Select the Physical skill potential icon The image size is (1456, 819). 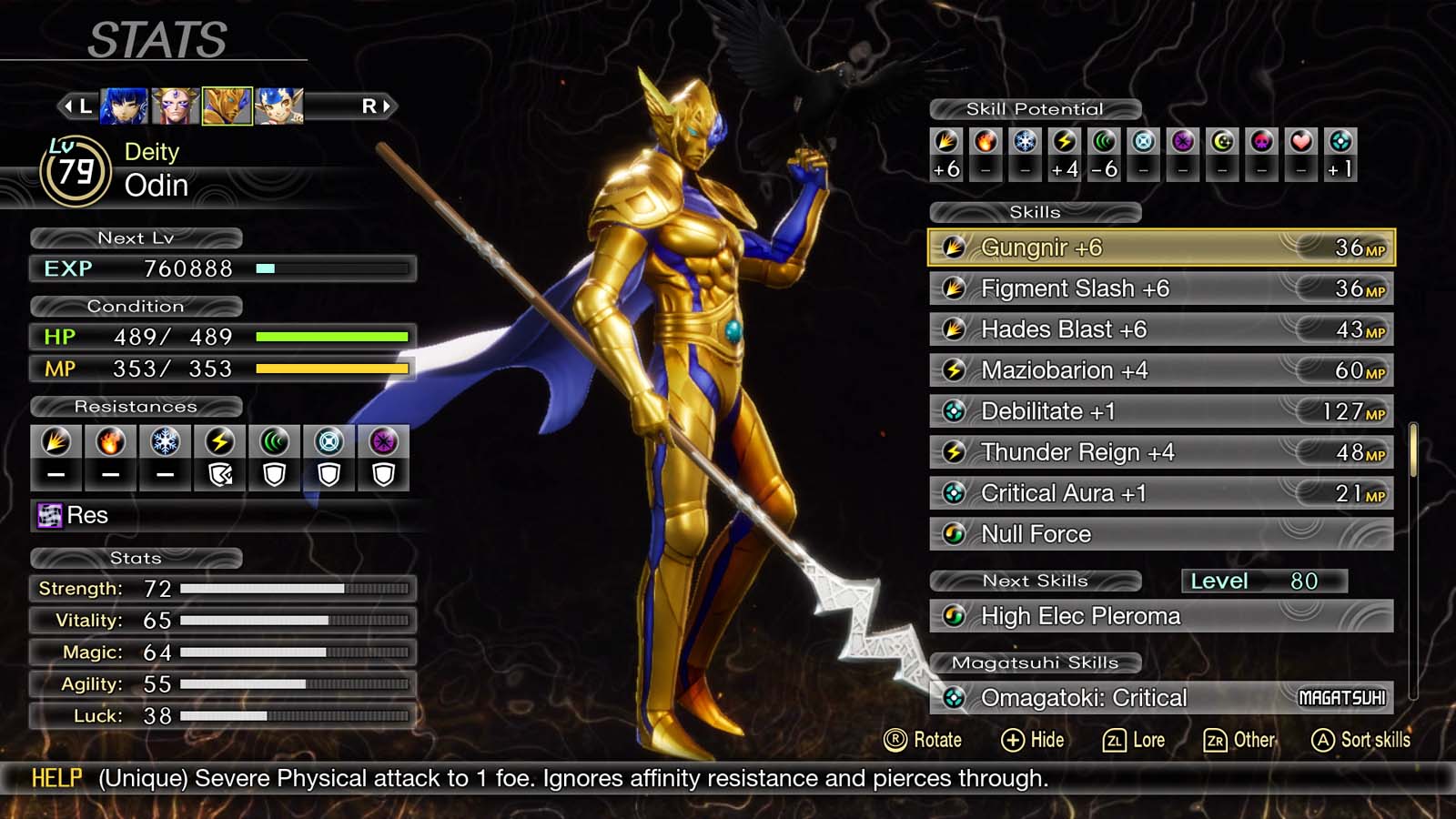946,141
